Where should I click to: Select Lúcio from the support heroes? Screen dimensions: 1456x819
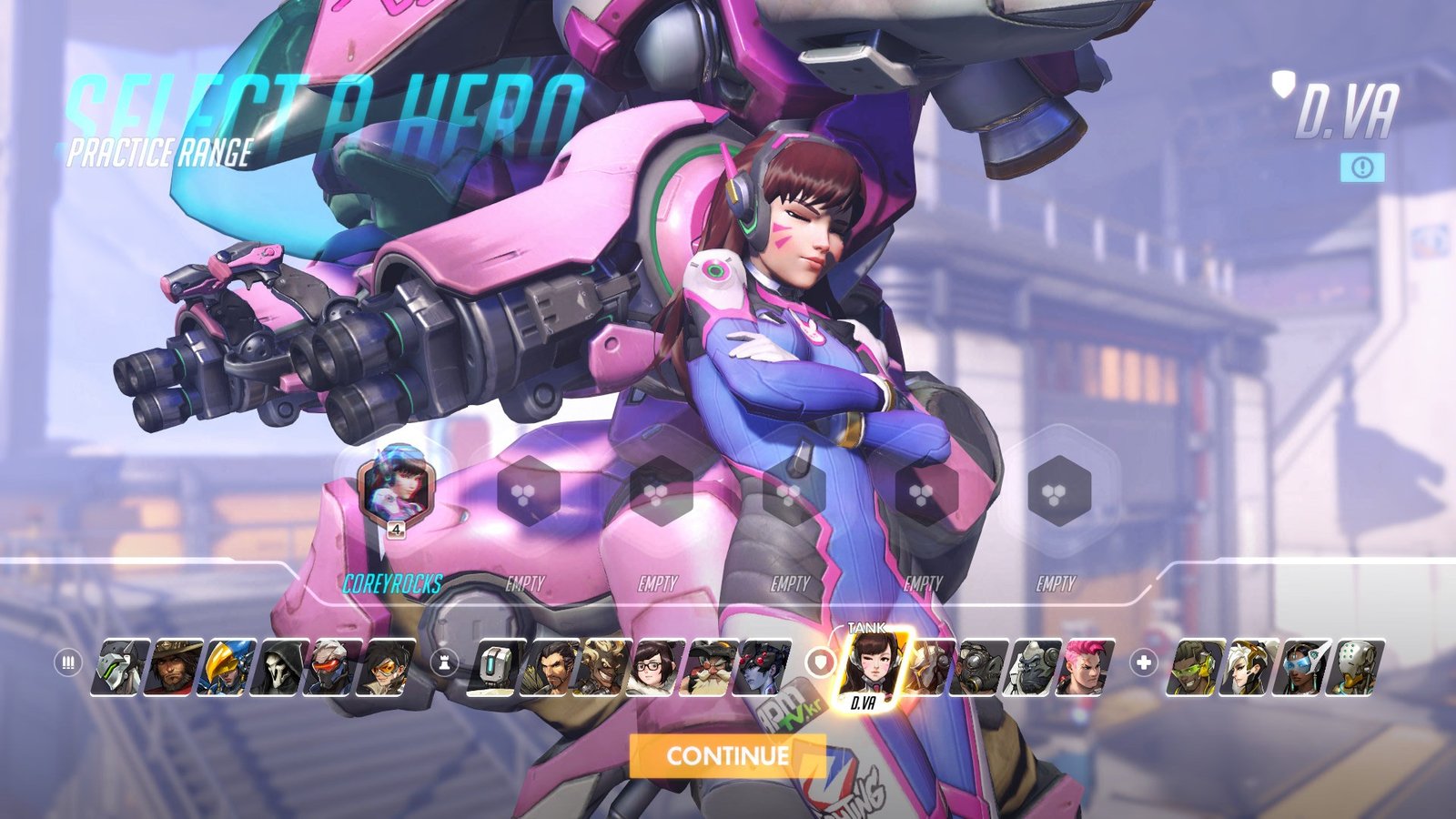pos(1194,667)
